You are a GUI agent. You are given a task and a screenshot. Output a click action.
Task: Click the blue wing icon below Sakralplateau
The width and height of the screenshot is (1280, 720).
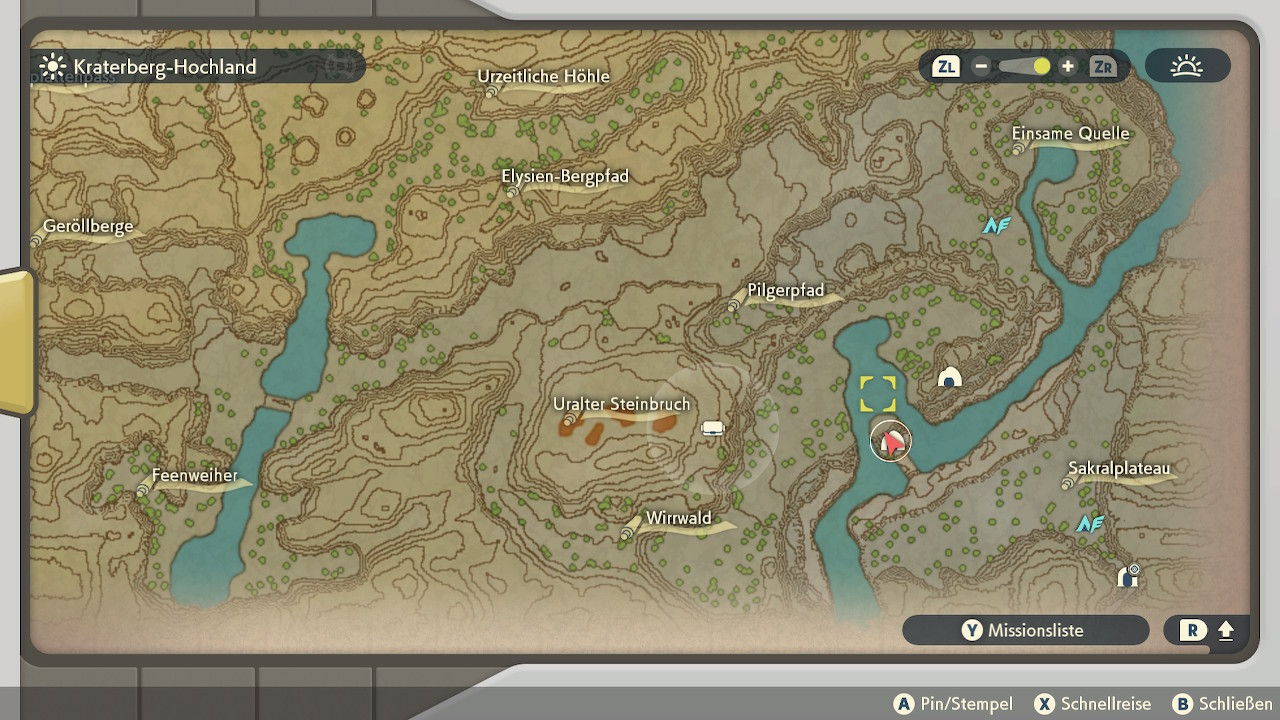point(1089,523)
